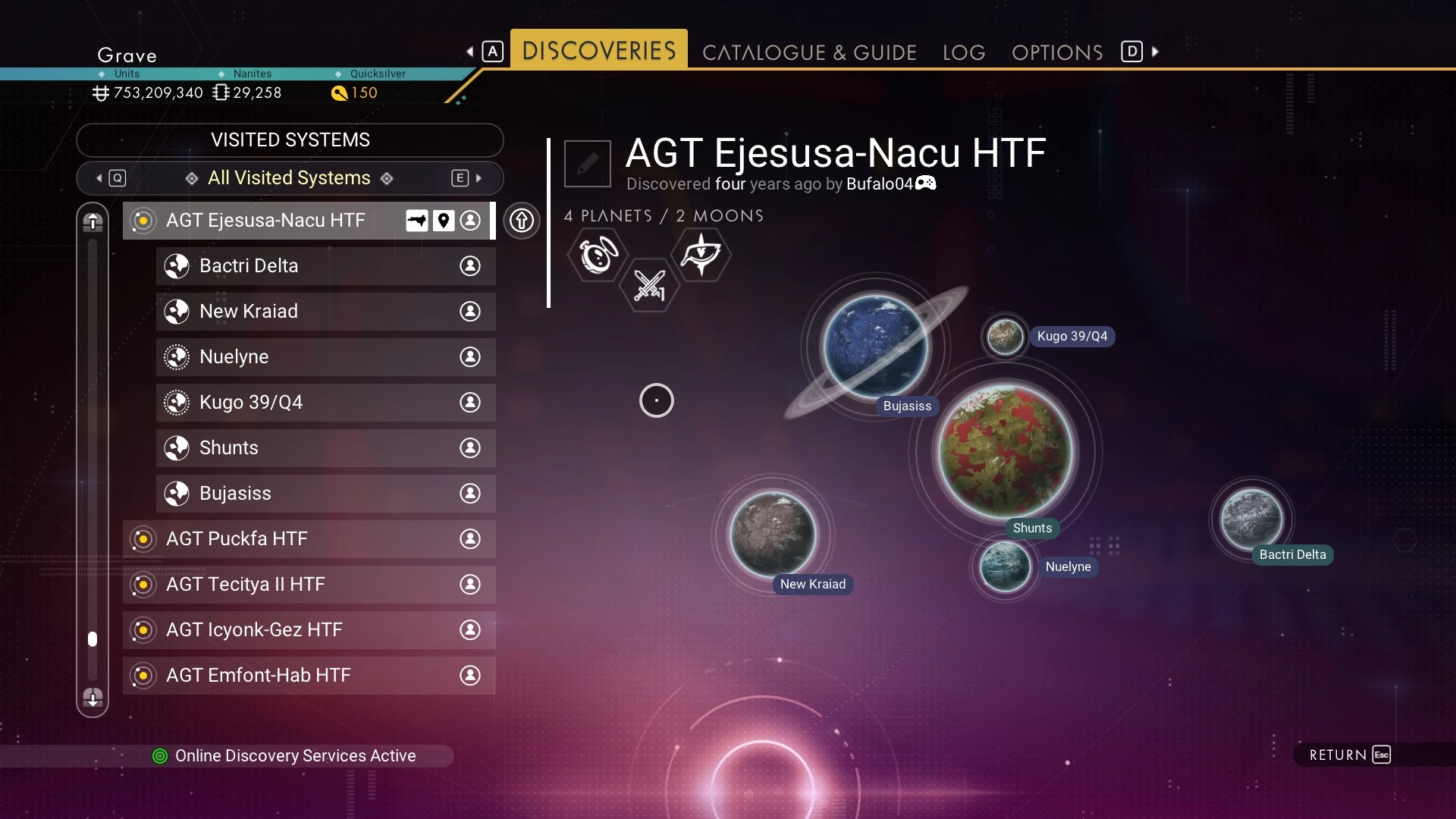This screenshot has height=819, width=1456.
Task: Select the red-green planet Shunts on the map
Action: click(1006, 452)
